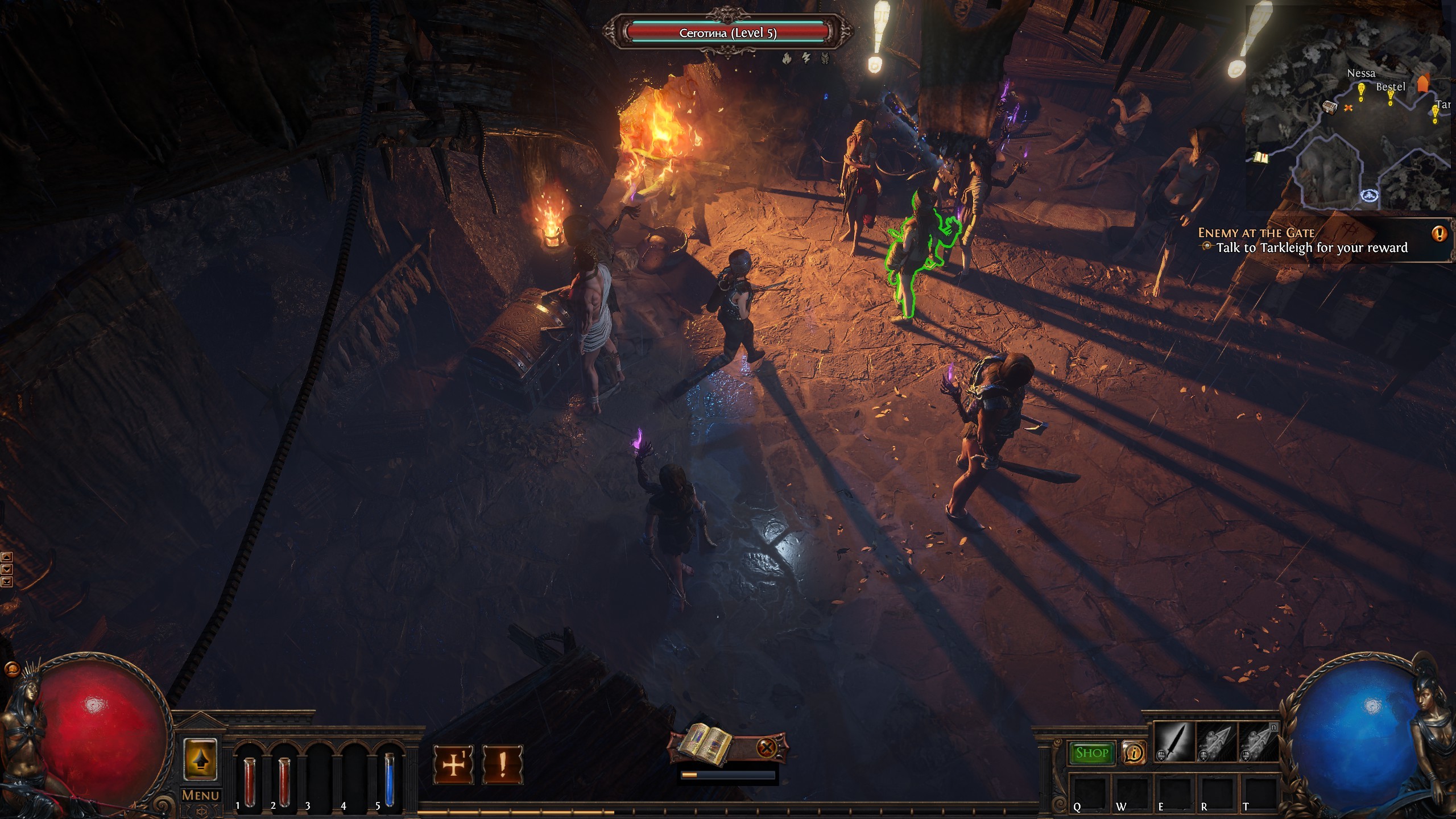Dismiss the open-book tutorial popup
This screenshot has width=1456, height=819.
[x=767, y=747]
